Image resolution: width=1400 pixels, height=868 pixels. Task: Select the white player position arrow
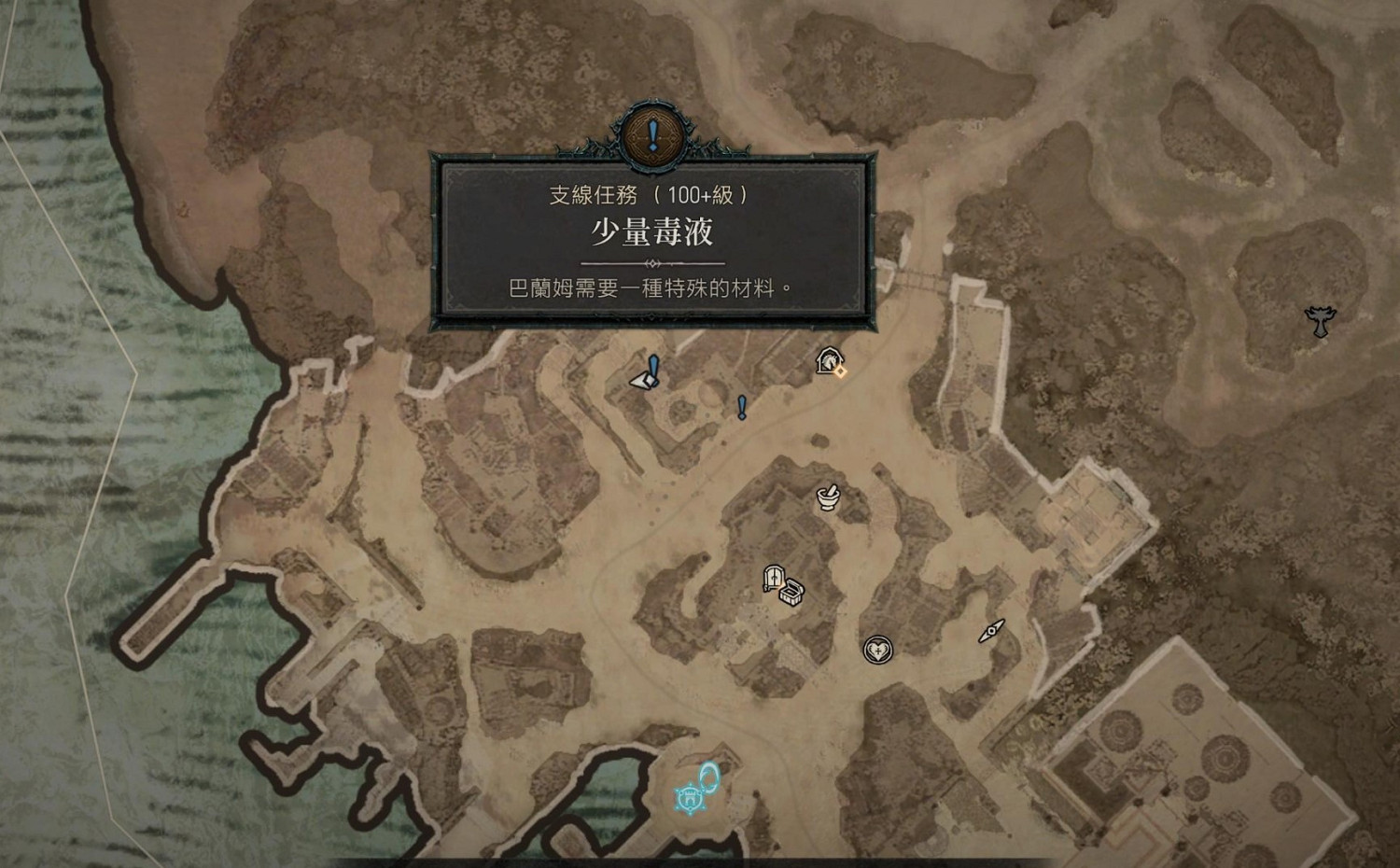coord(642,381)
